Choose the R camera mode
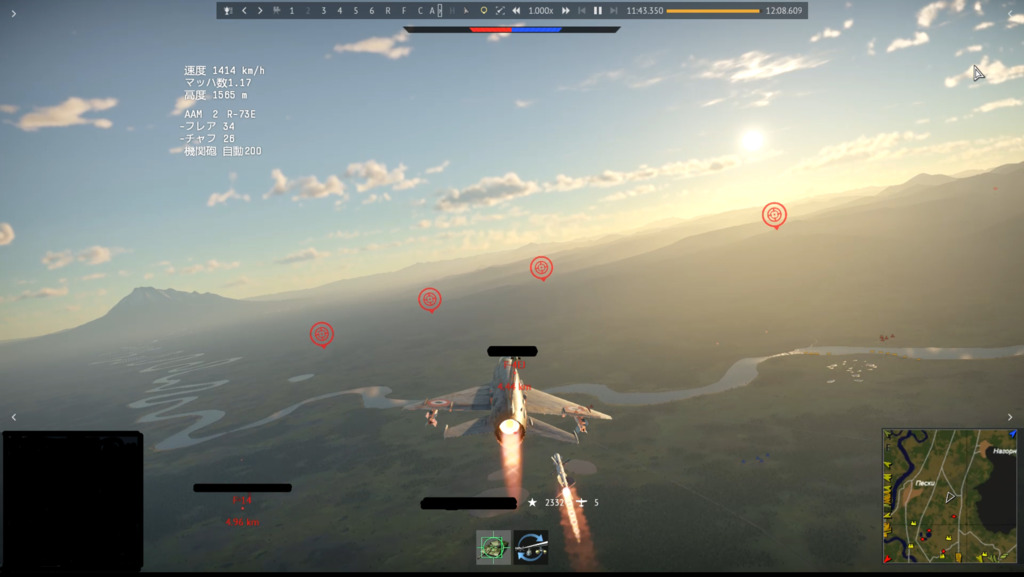 tap(388, 10)
